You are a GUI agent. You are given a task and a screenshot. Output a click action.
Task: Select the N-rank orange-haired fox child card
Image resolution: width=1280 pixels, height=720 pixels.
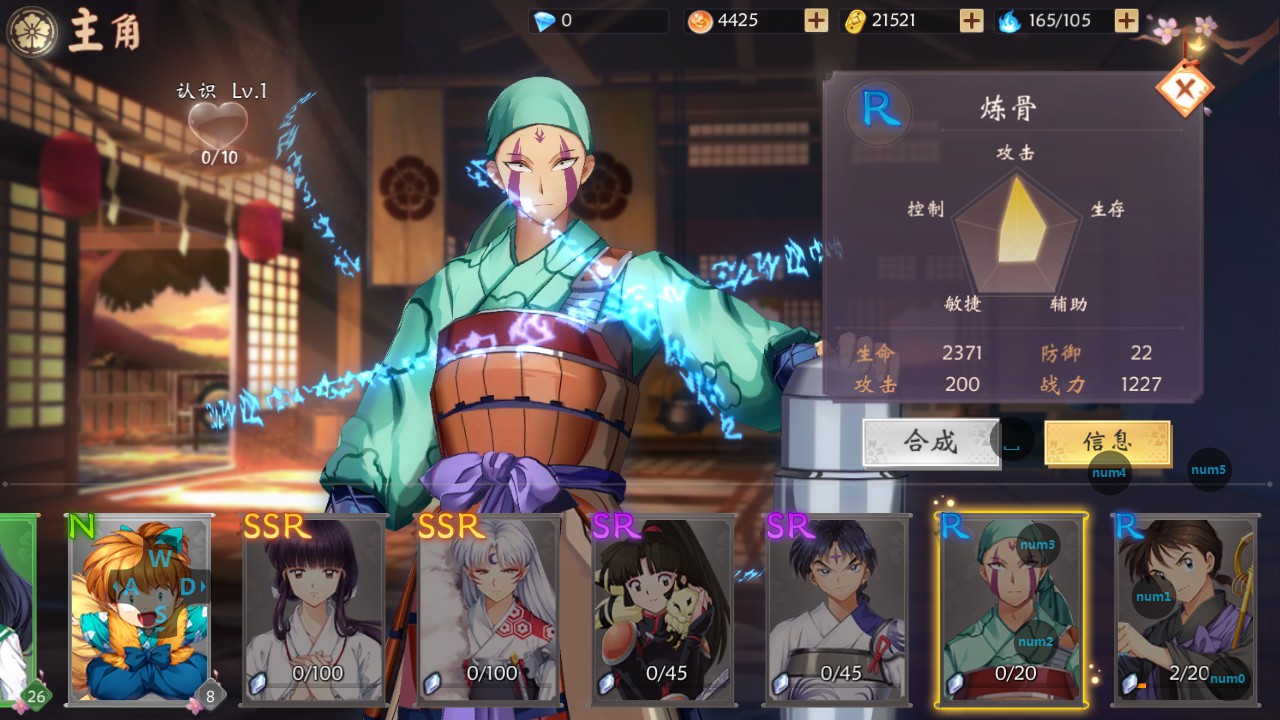point(140,608)
